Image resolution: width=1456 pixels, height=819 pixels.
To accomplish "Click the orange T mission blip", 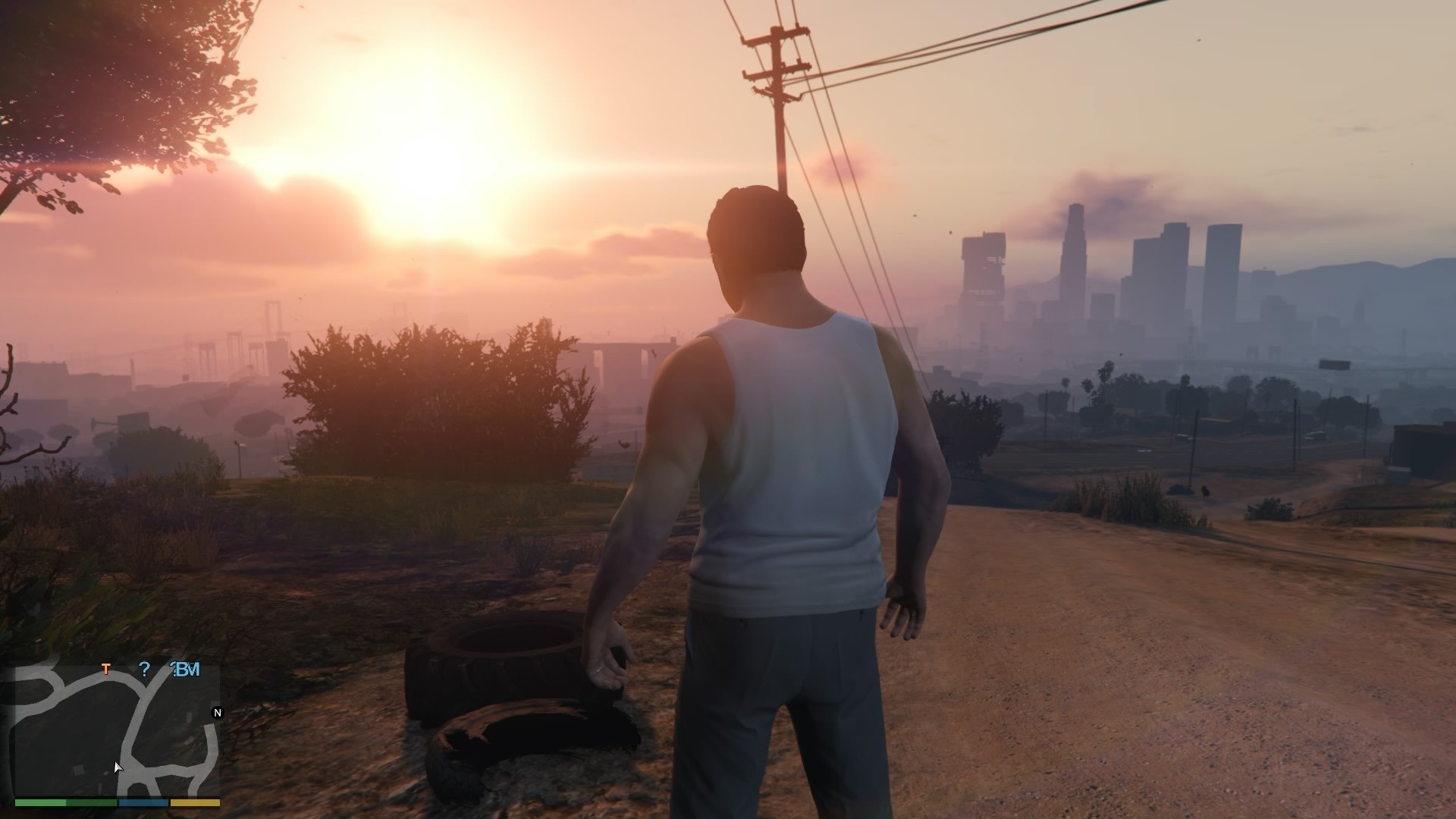I will tap(106, 670).
